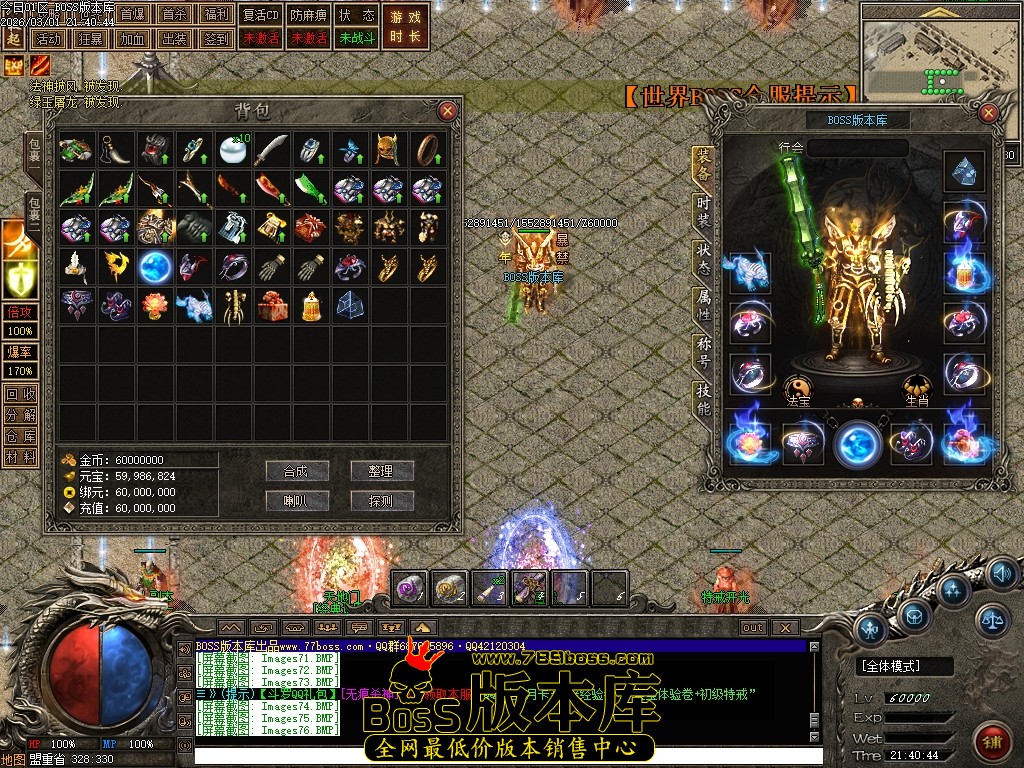Close the character equipment panel
The image size is (1024, 768).
tap(988, 113)
